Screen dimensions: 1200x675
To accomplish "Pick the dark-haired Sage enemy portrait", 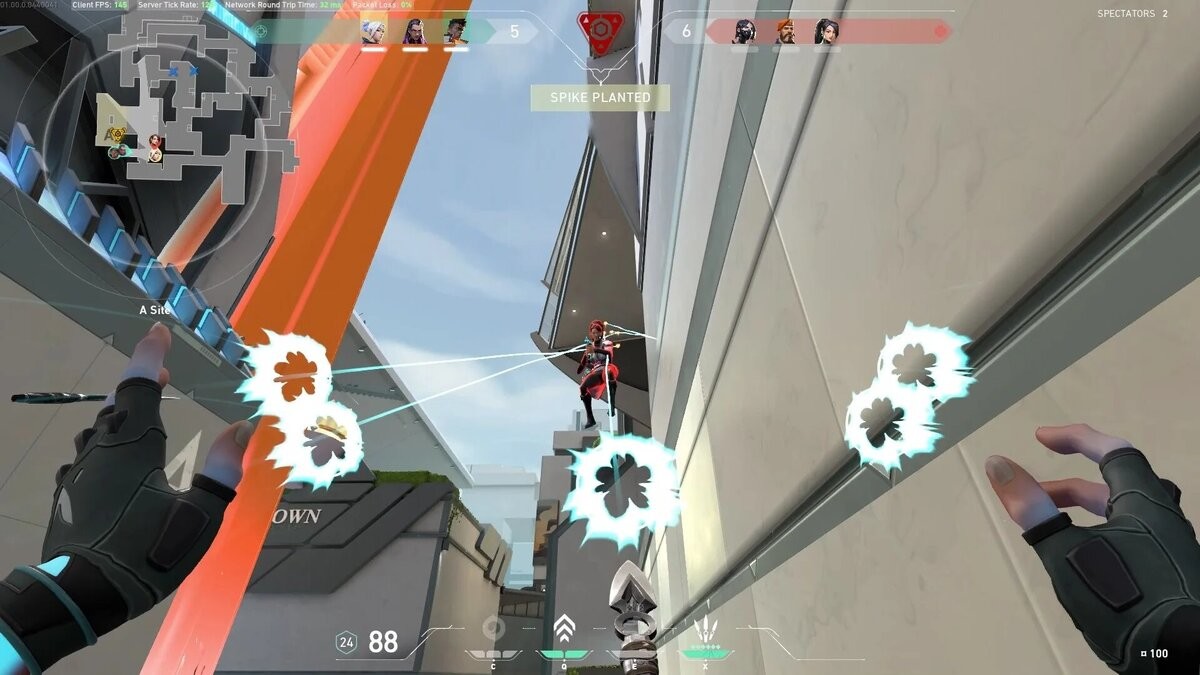I will point(827,32).
